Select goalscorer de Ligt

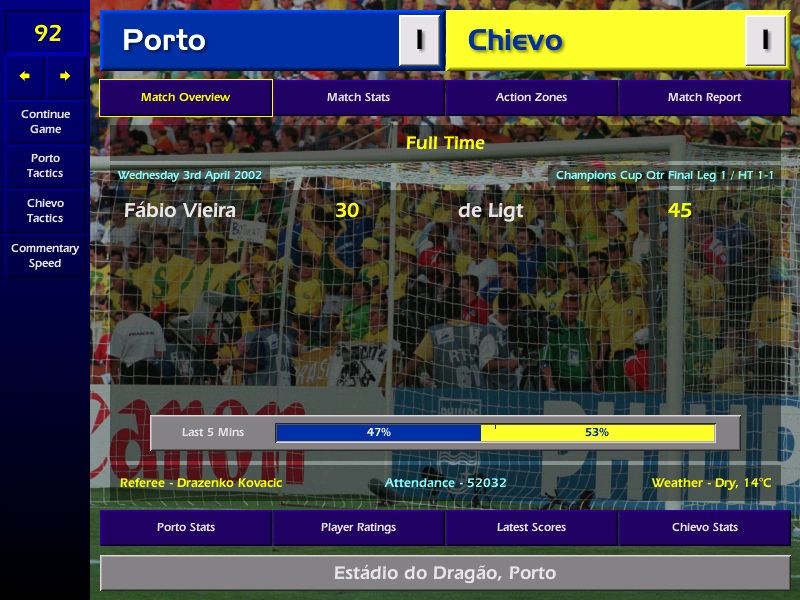[490, 210]
